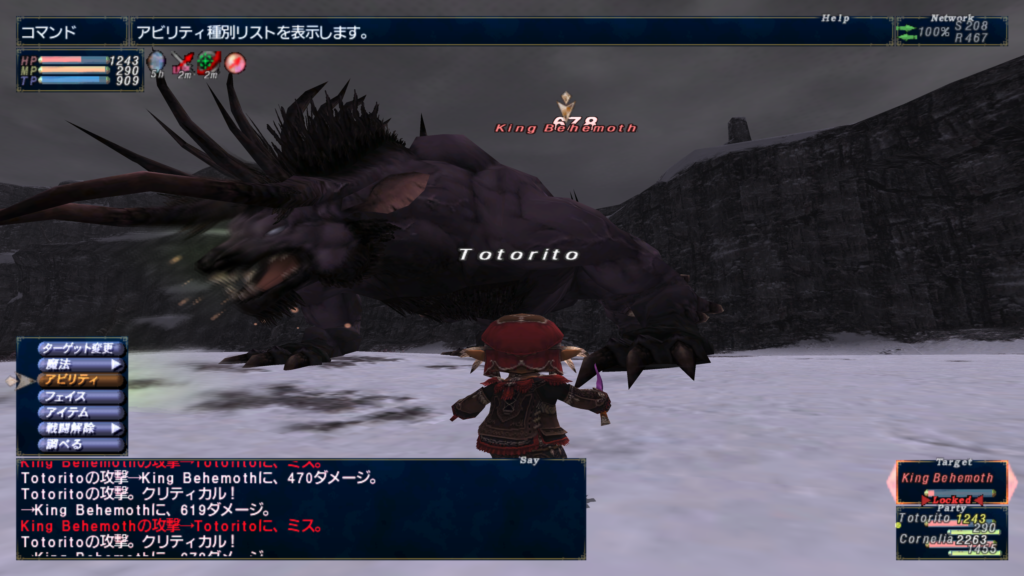
Task: Choose the highlighted アビリティ command
Action: (x=80, y=380)
